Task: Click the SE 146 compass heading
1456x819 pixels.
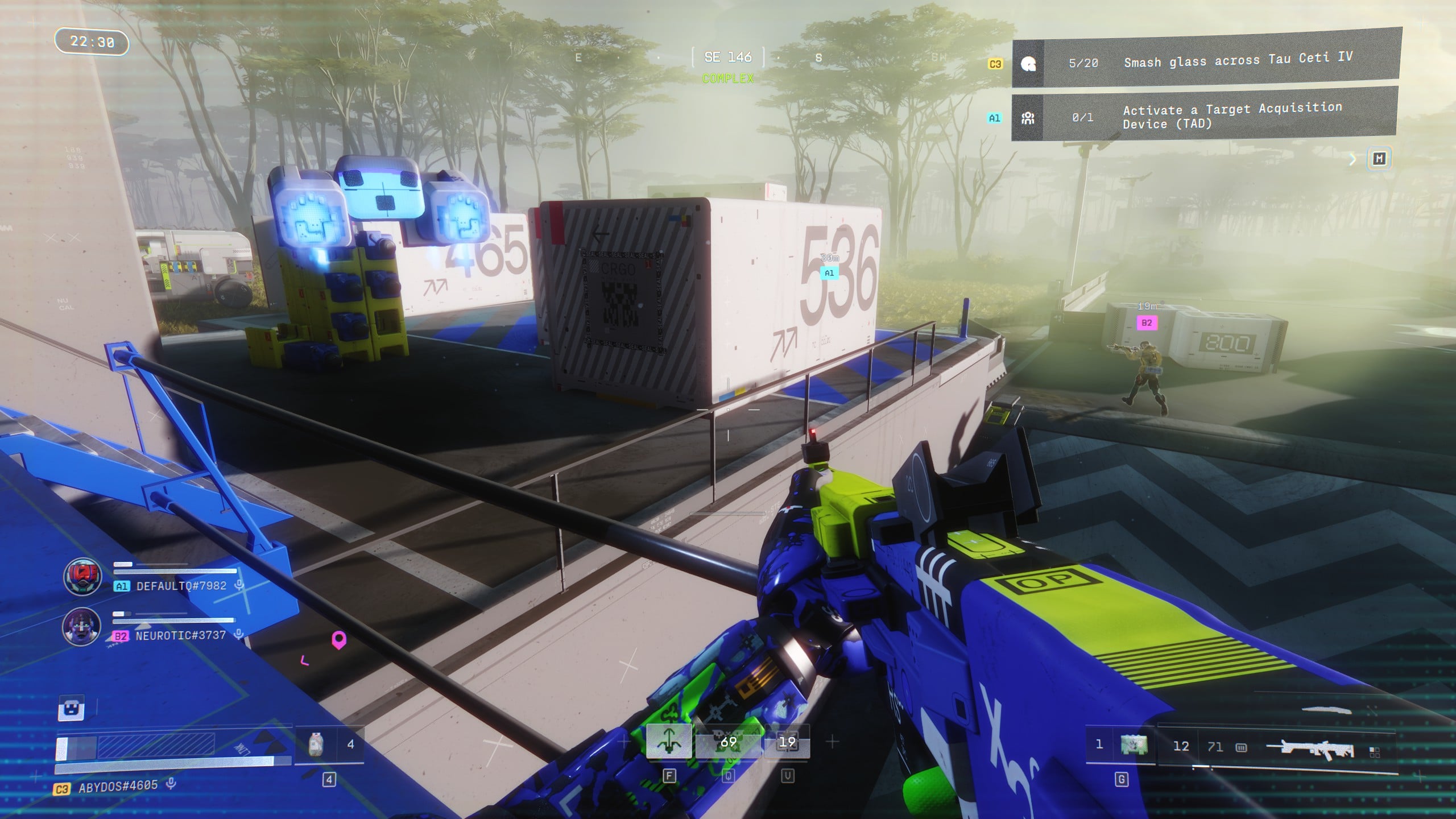Action: coord(728,57)
